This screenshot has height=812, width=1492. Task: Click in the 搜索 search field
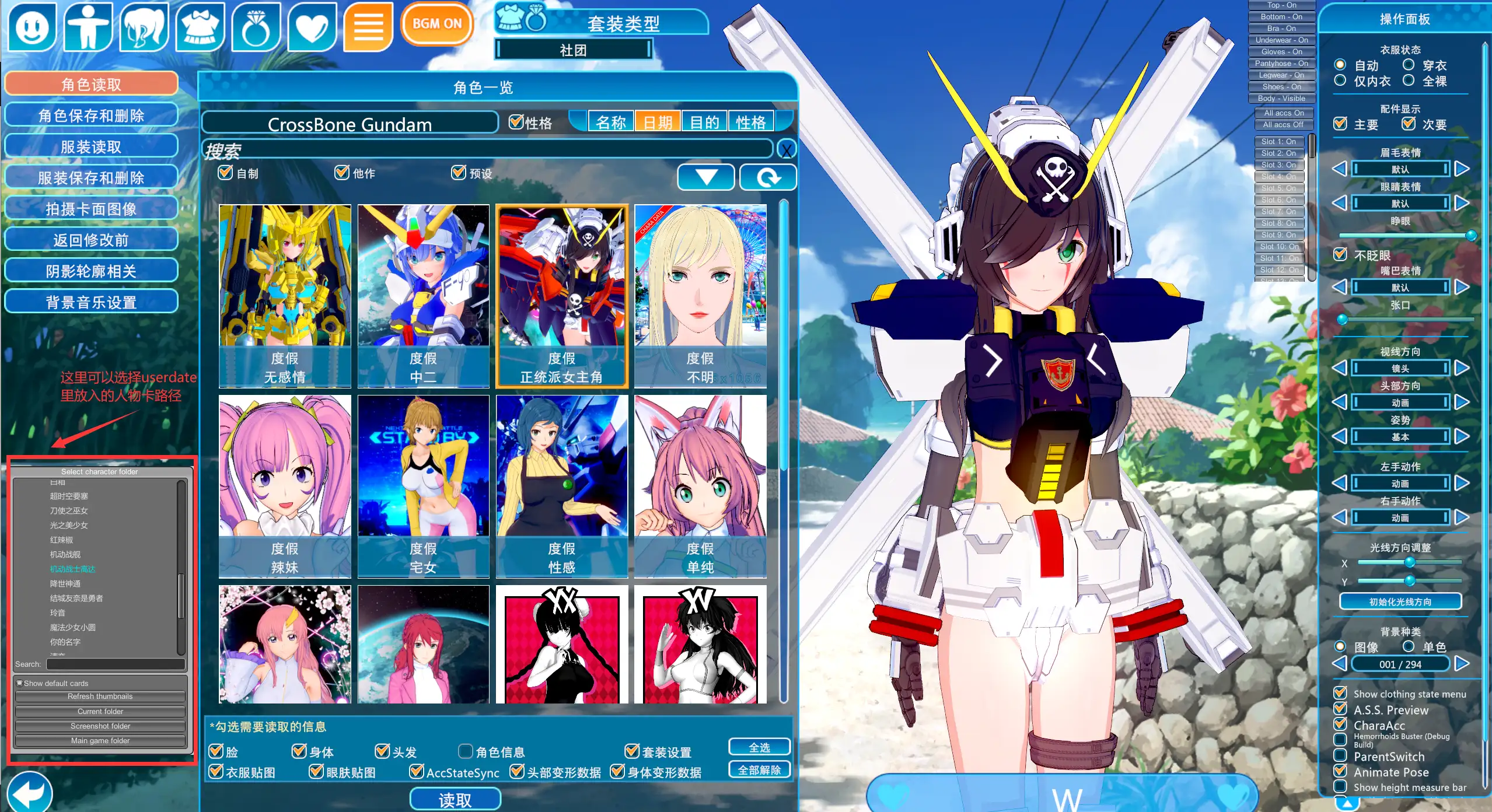click(487, 150)
